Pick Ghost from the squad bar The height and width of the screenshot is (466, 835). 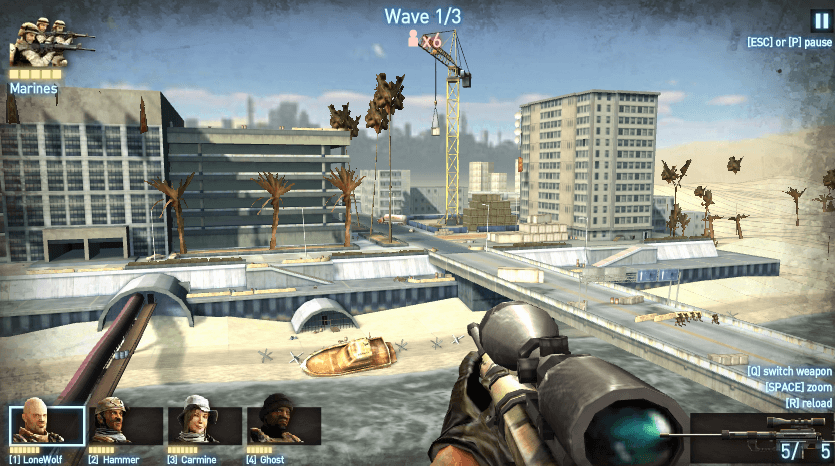284,424
